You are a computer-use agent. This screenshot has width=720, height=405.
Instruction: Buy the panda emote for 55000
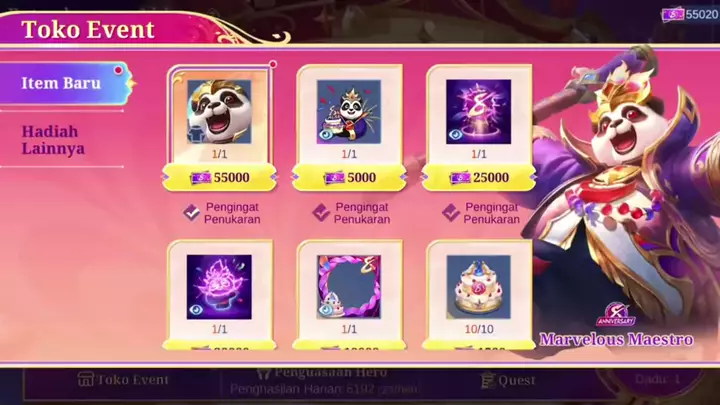218,178
